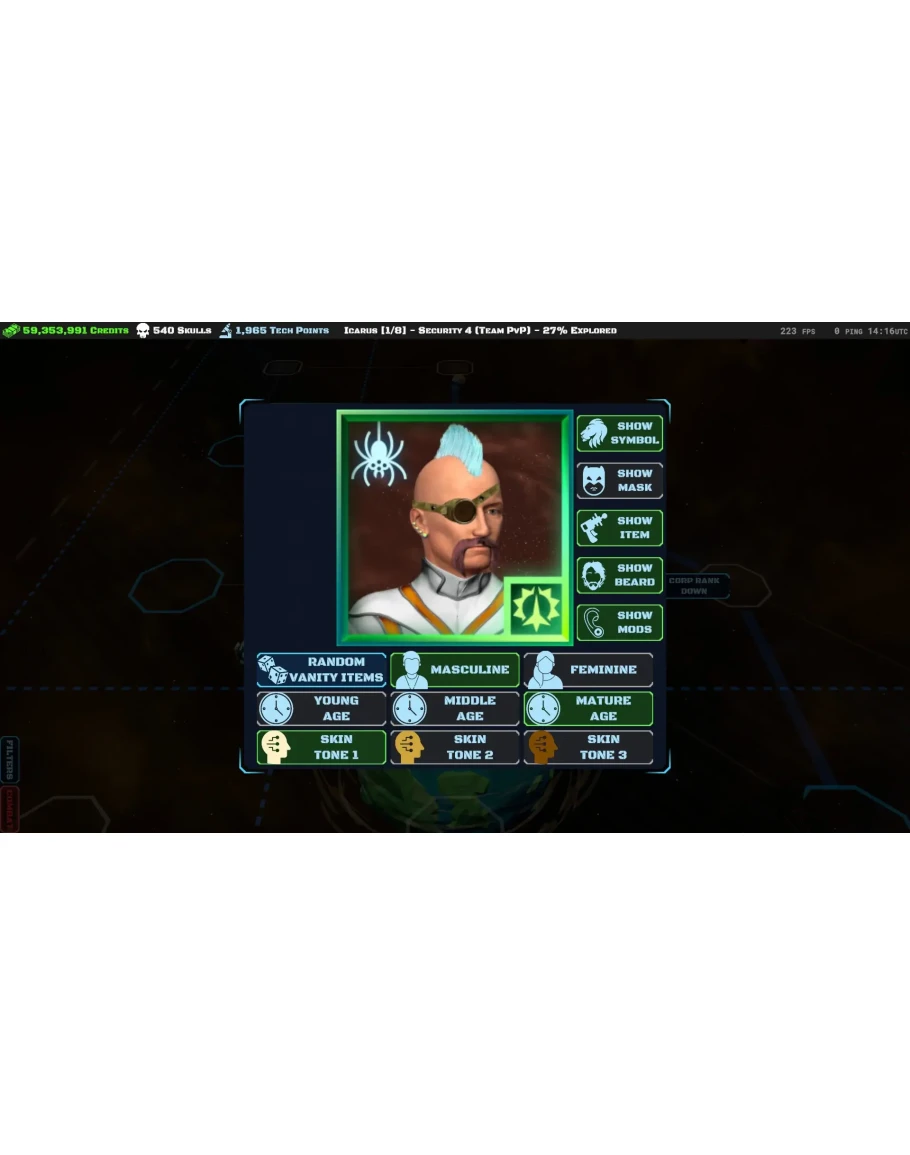Enable the Show Item option
The image size is (910, 1155).
pyautogui.click(x=620, y=528)
